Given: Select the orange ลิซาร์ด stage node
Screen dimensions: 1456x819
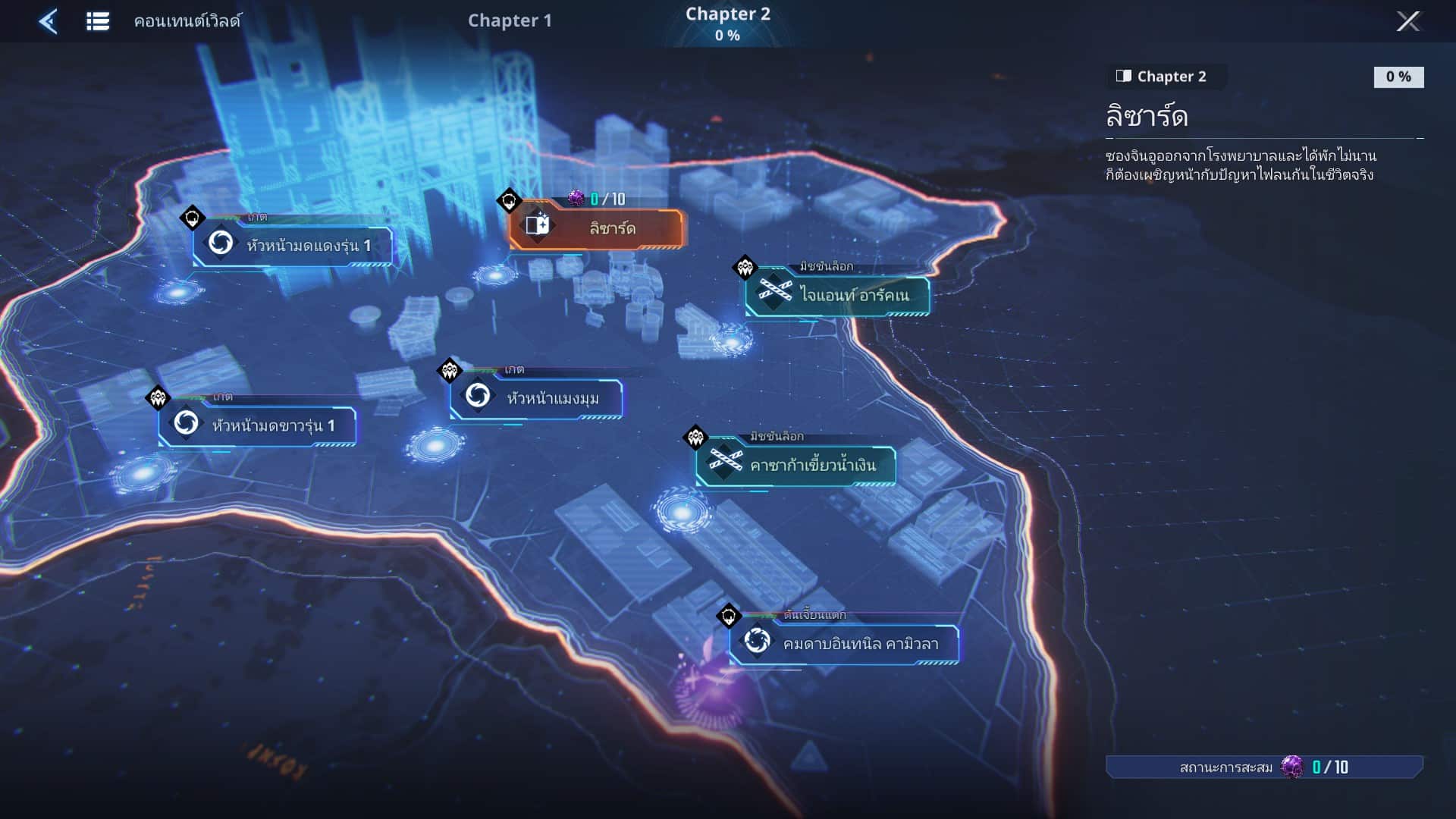Looking at the screenshot, I should (596, 227).
